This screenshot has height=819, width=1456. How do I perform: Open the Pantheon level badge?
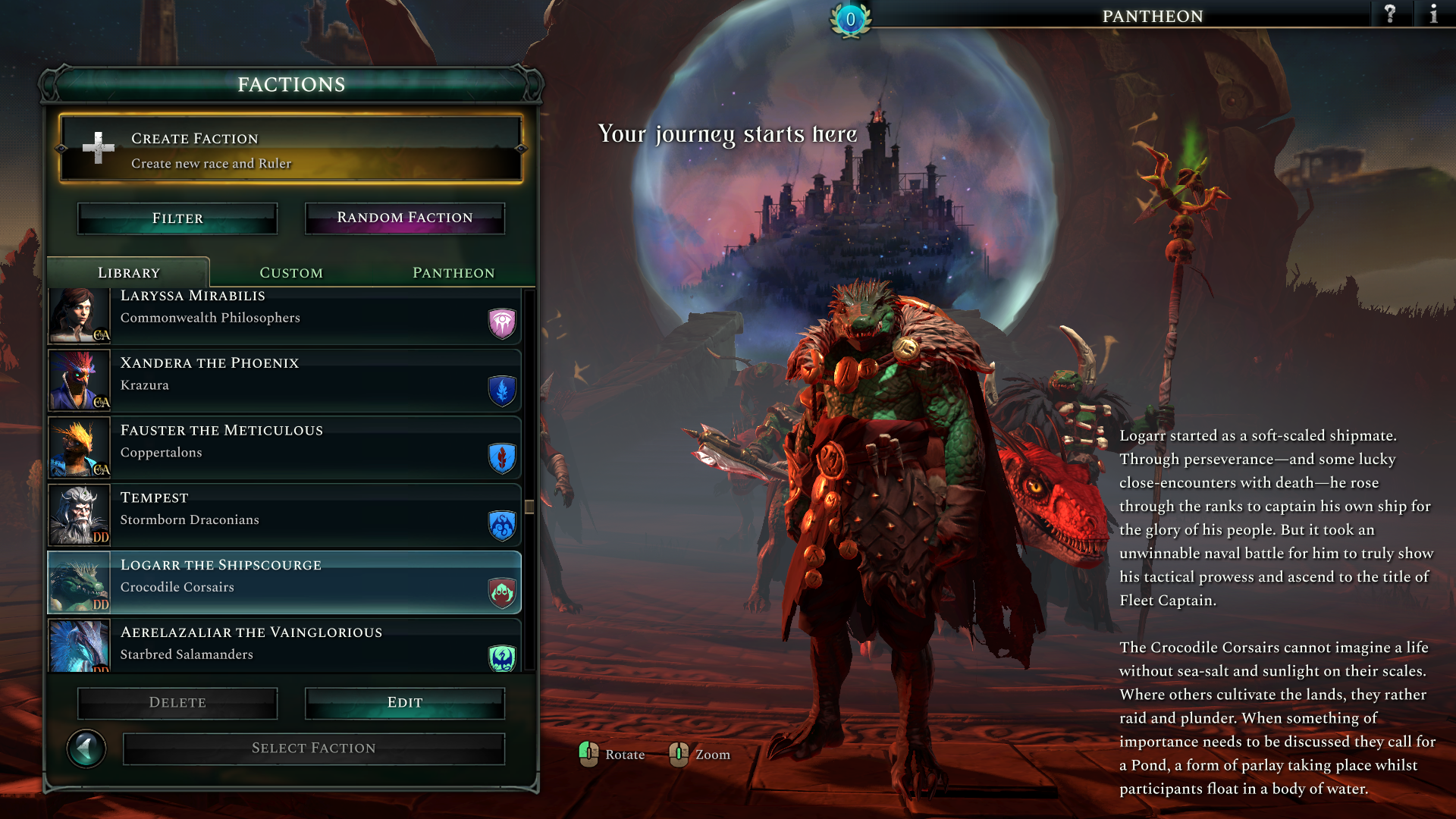(x=850, y=20)
